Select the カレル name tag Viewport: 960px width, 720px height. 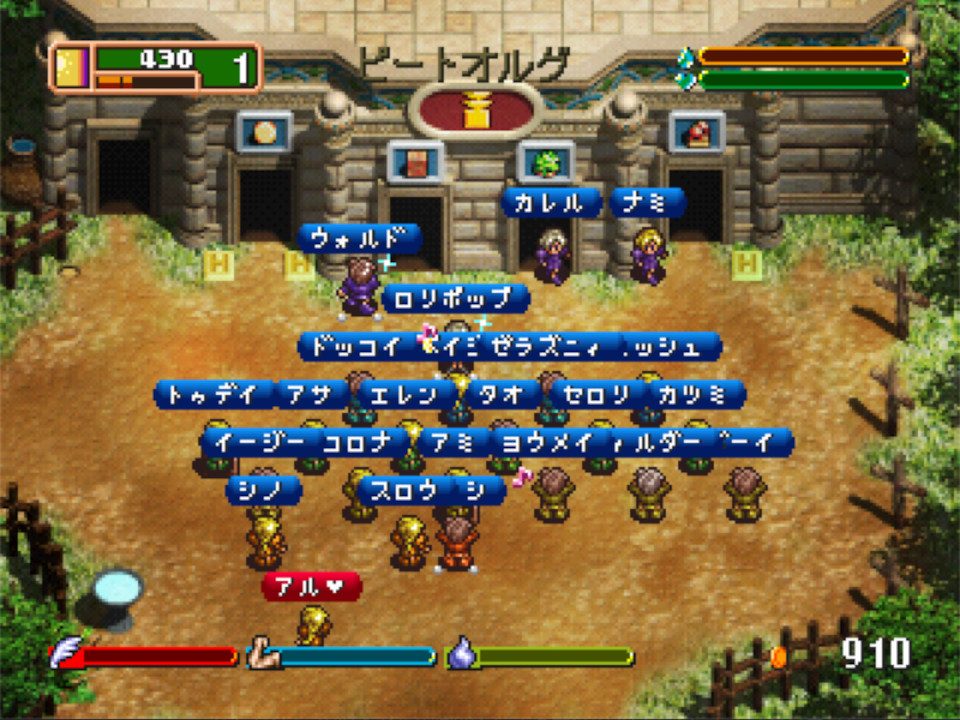coord(550,203)
